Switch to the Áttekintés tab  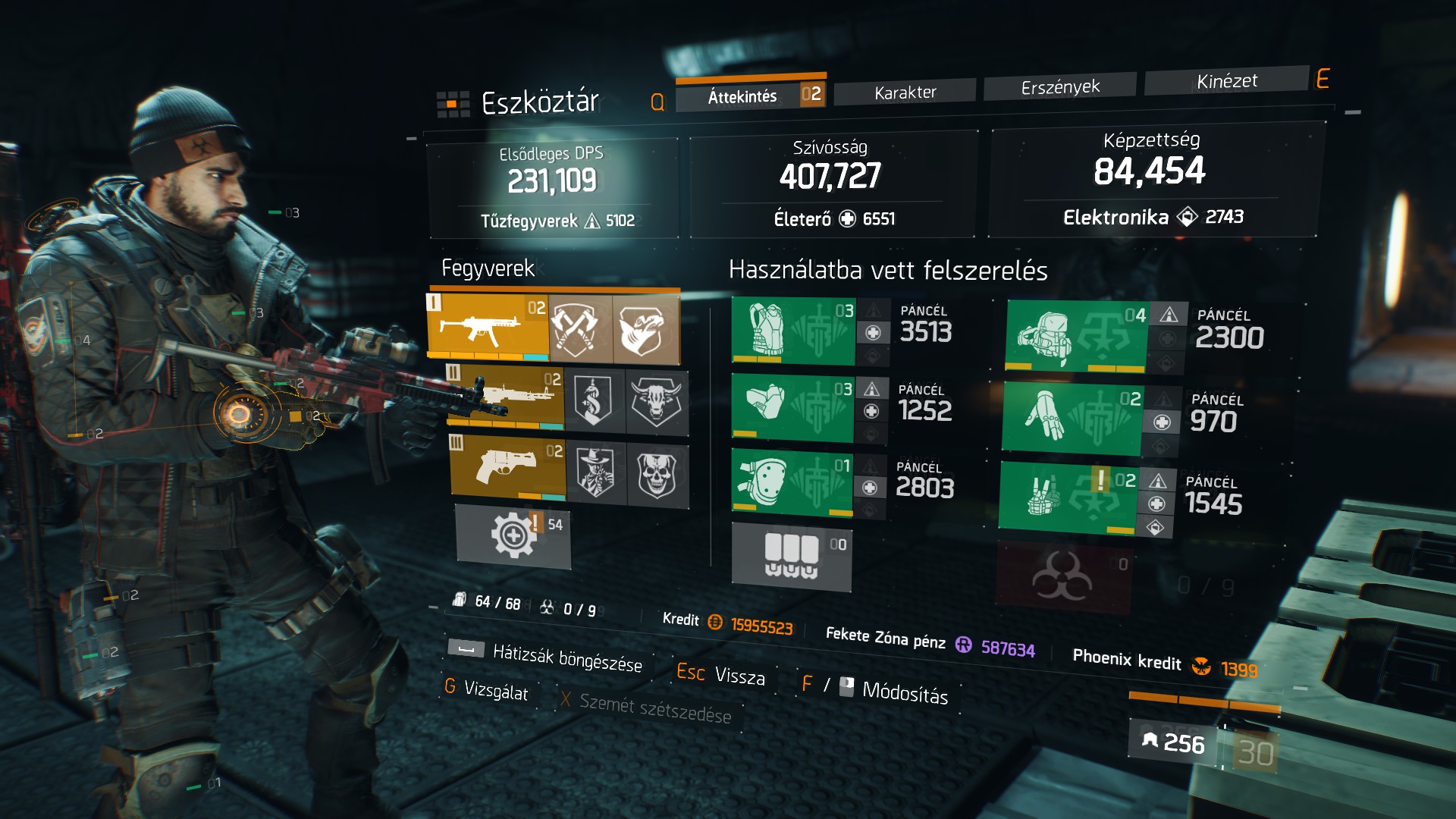click(742, 96)
